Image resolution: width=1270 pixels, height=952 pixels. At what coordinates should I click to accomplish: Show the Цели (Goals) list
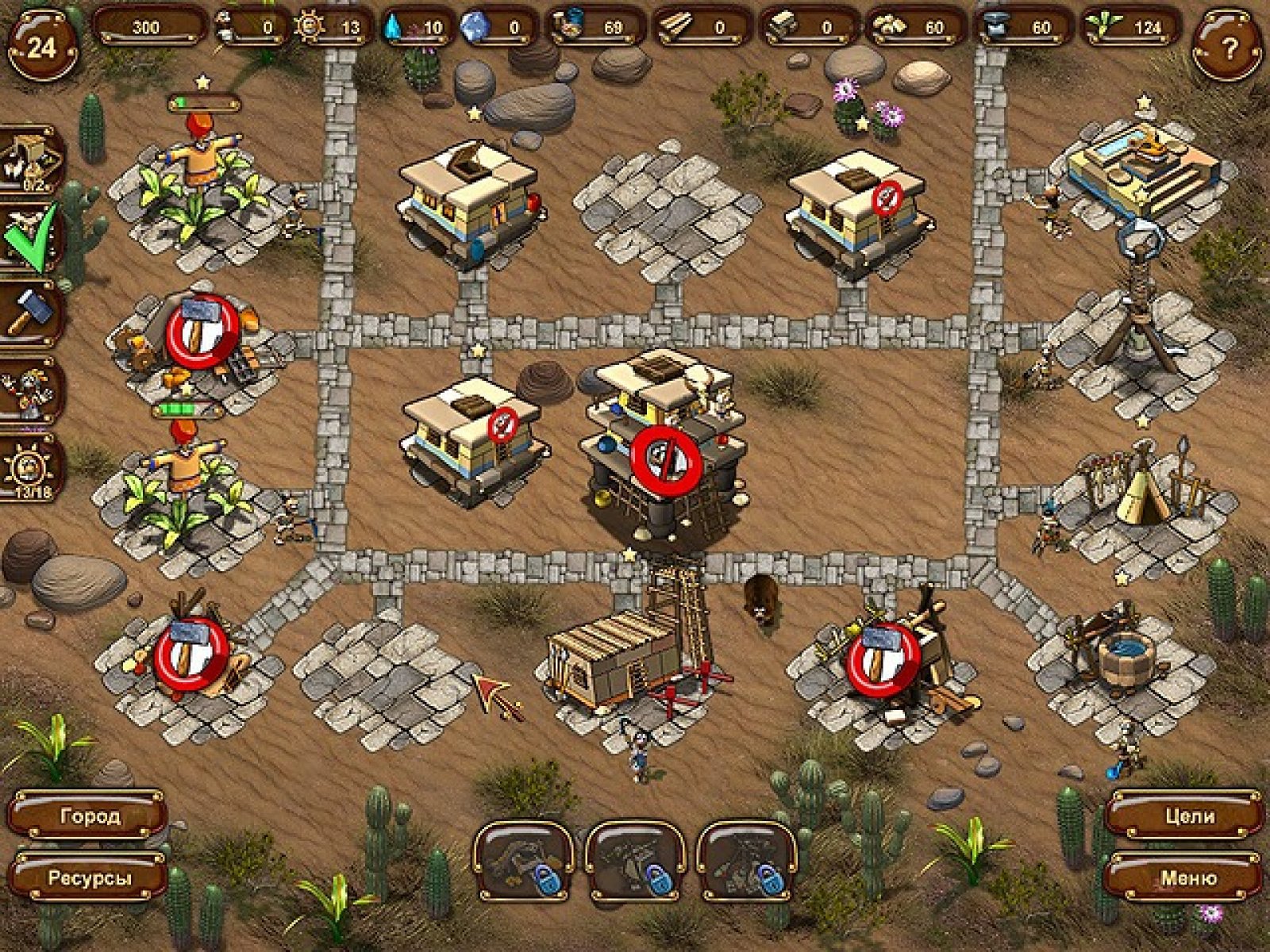click(1189, 816)
